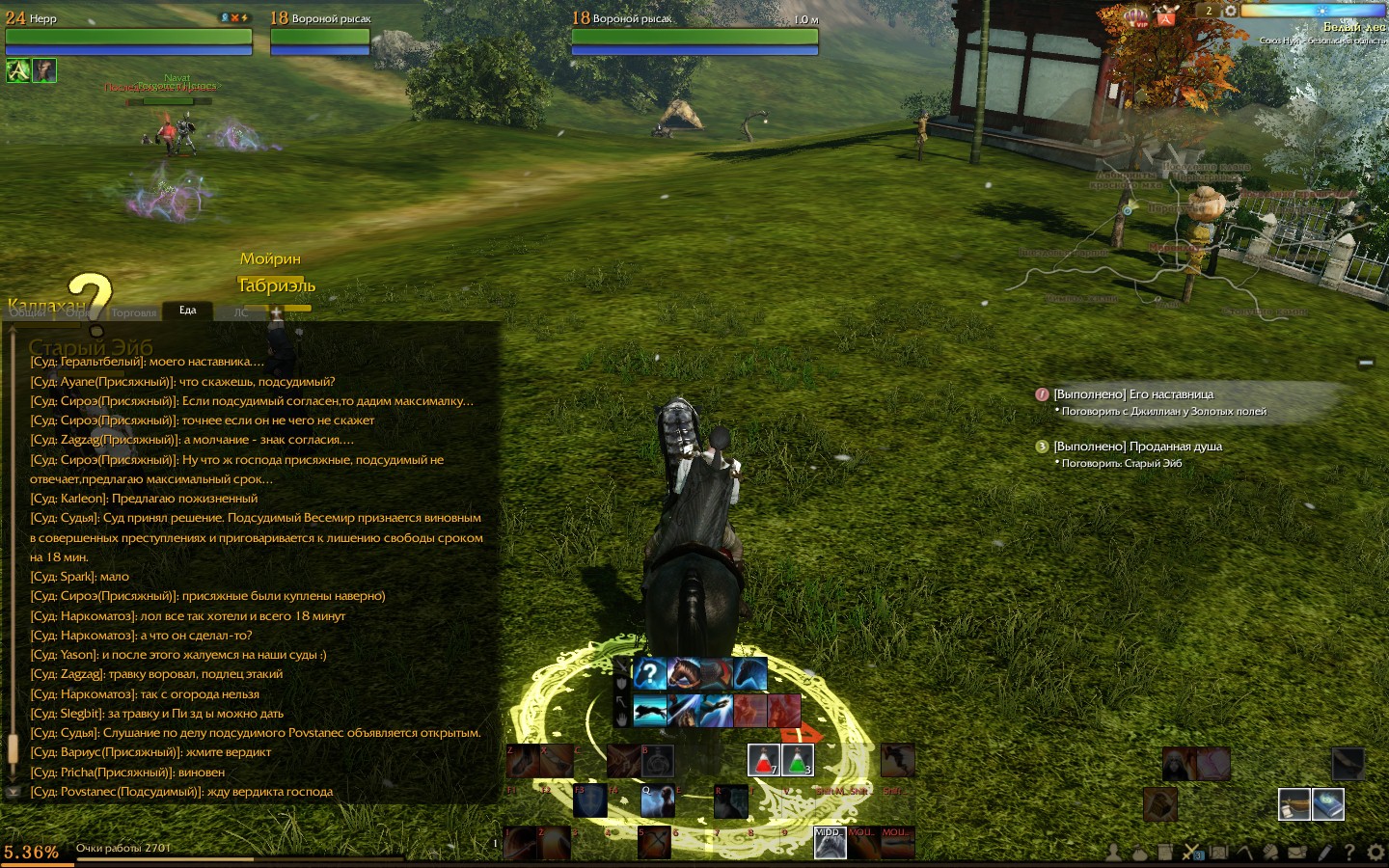Activate the bridled horse head mount skill

[x=683, y=673]
